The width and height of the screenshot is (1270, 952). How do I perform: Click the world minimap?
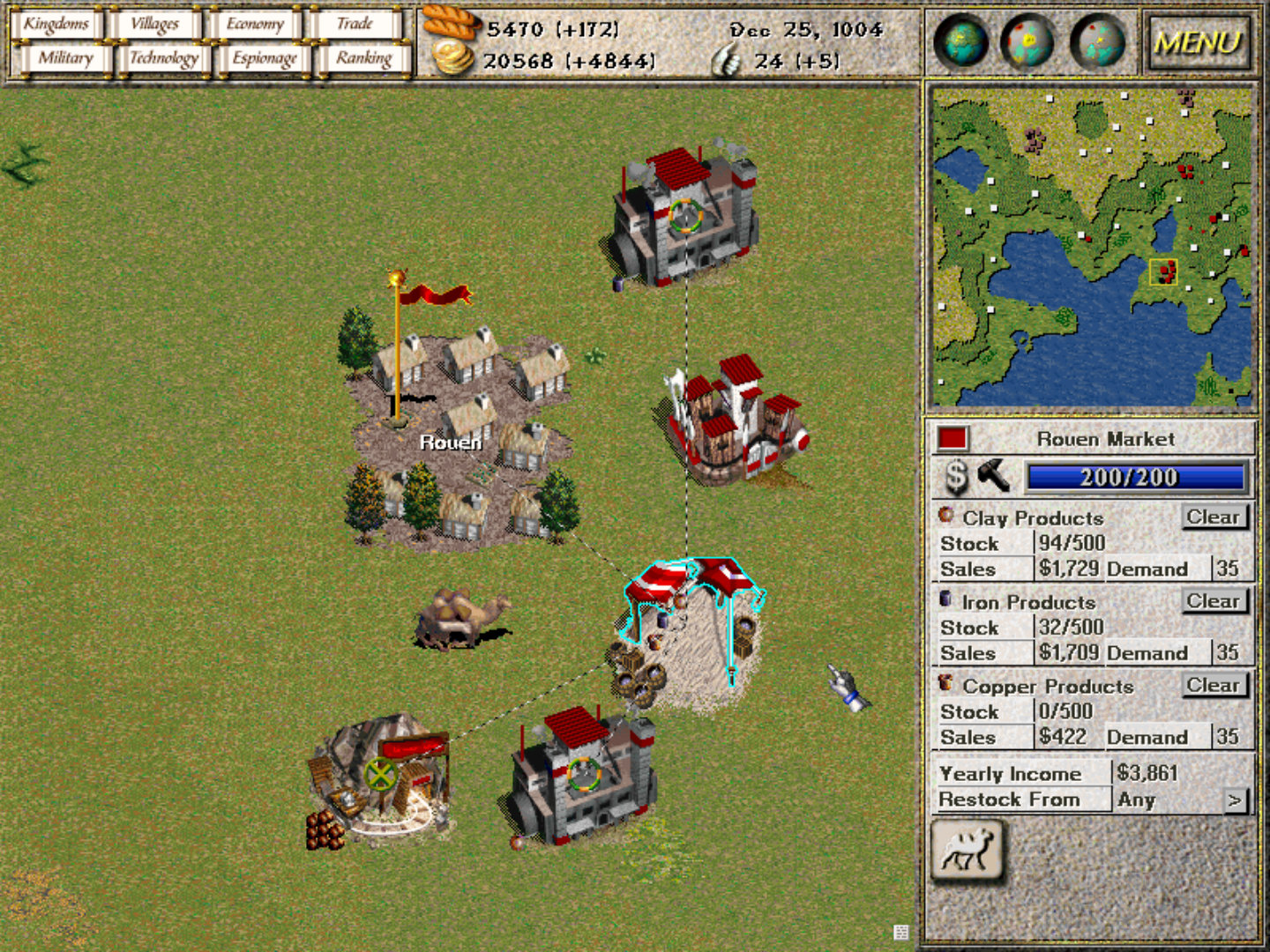(x=1092, y=247)
